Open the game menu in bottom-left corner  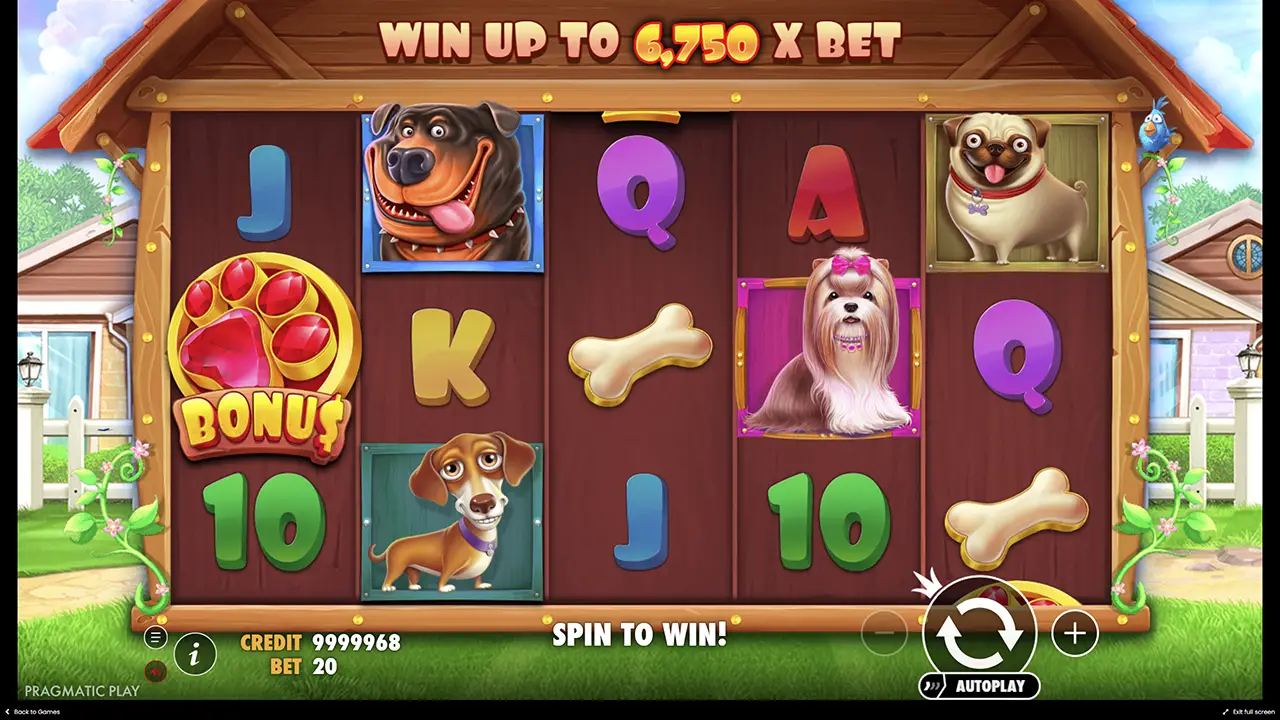156,637
